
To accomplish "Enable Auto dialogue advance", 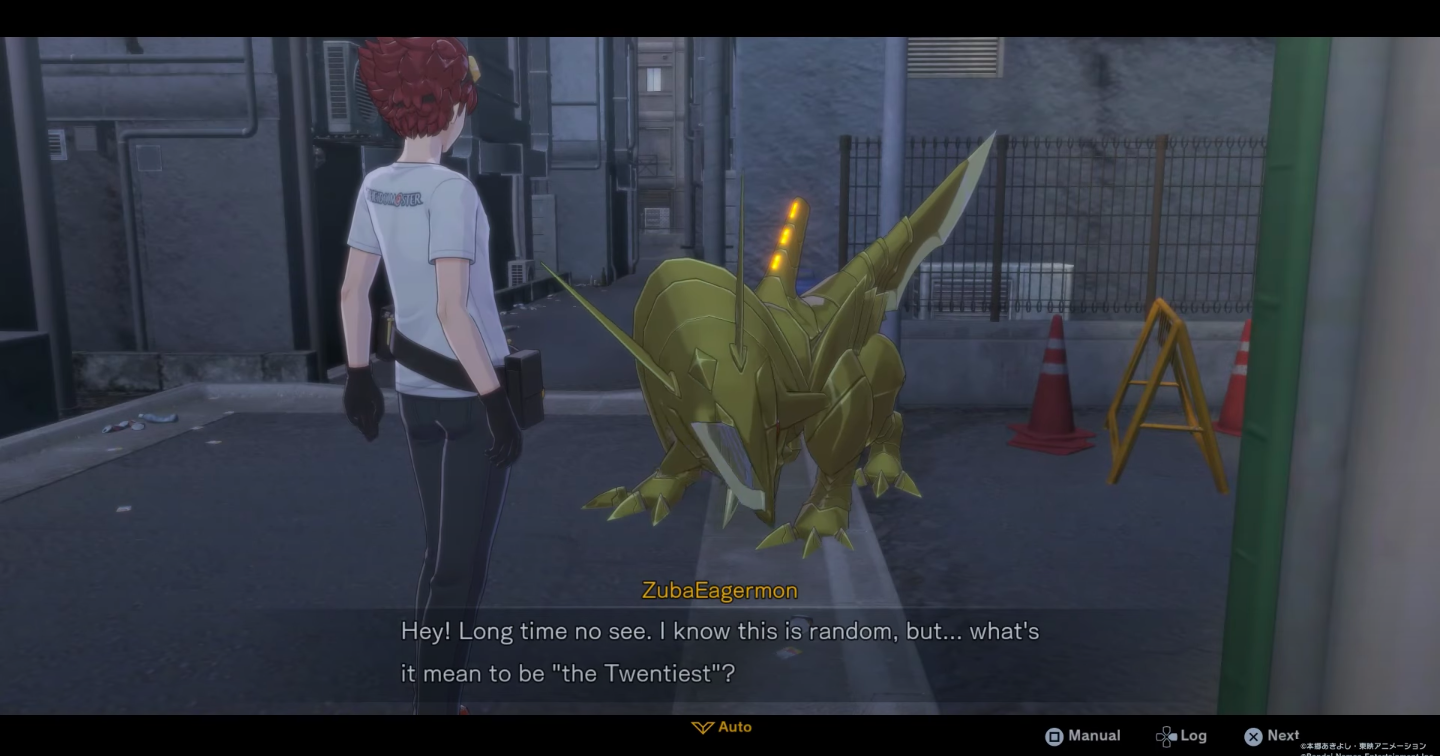I will click(722, 727).
